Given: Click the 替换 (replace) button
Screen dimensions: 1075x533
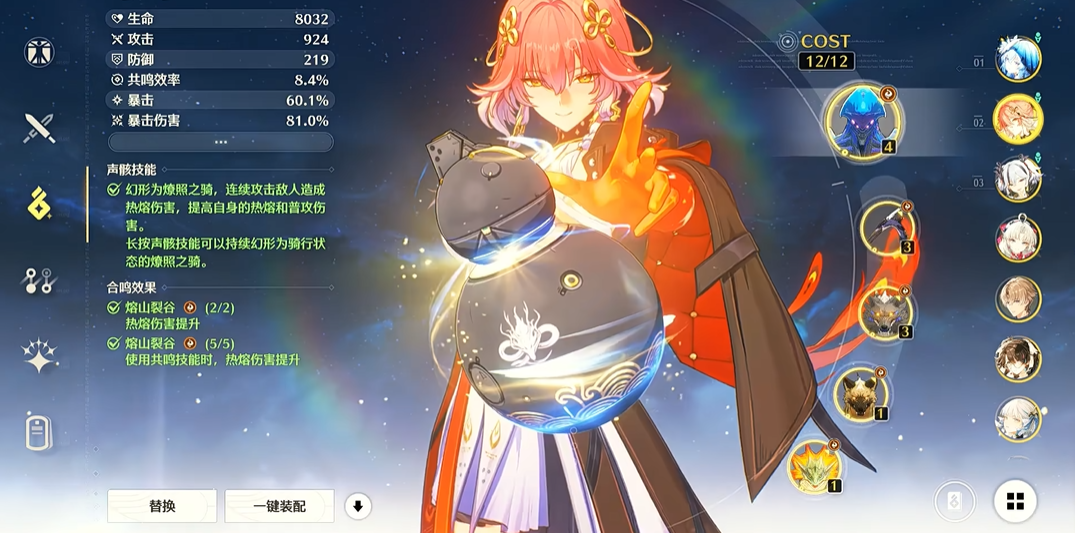Looking at the screenshot, I should coord(162,506).
